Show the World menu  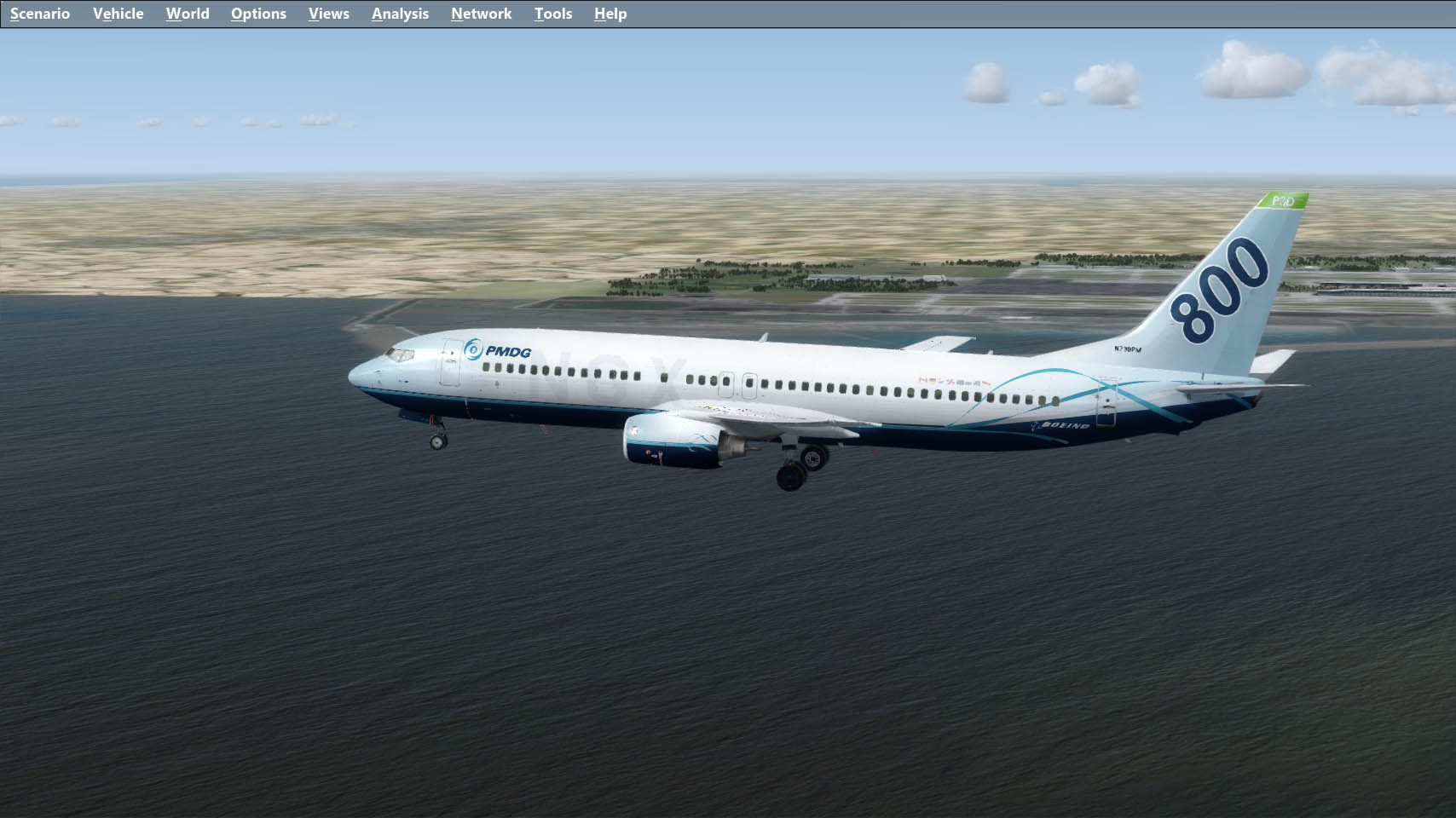click(188, 14)
